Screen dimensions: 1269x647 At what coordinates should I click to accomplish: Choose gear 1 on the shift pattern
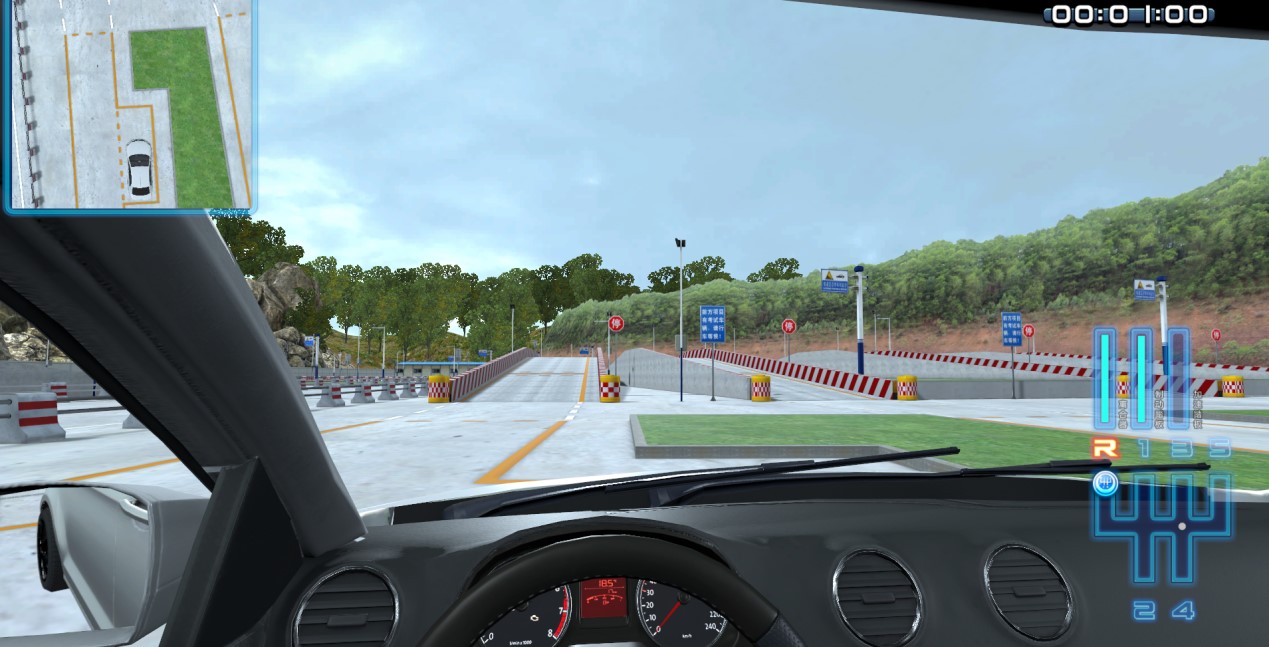coord(1143,450)
